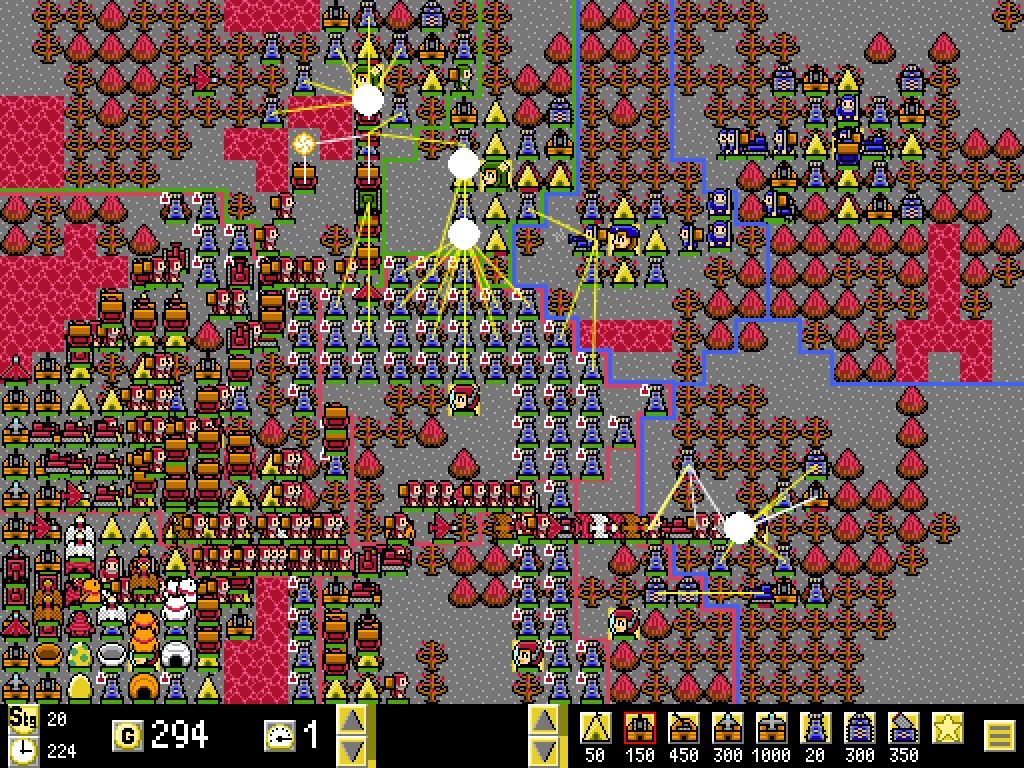
Task: Choose the tank factory costing 150
Action: click(x=640, y=728)
